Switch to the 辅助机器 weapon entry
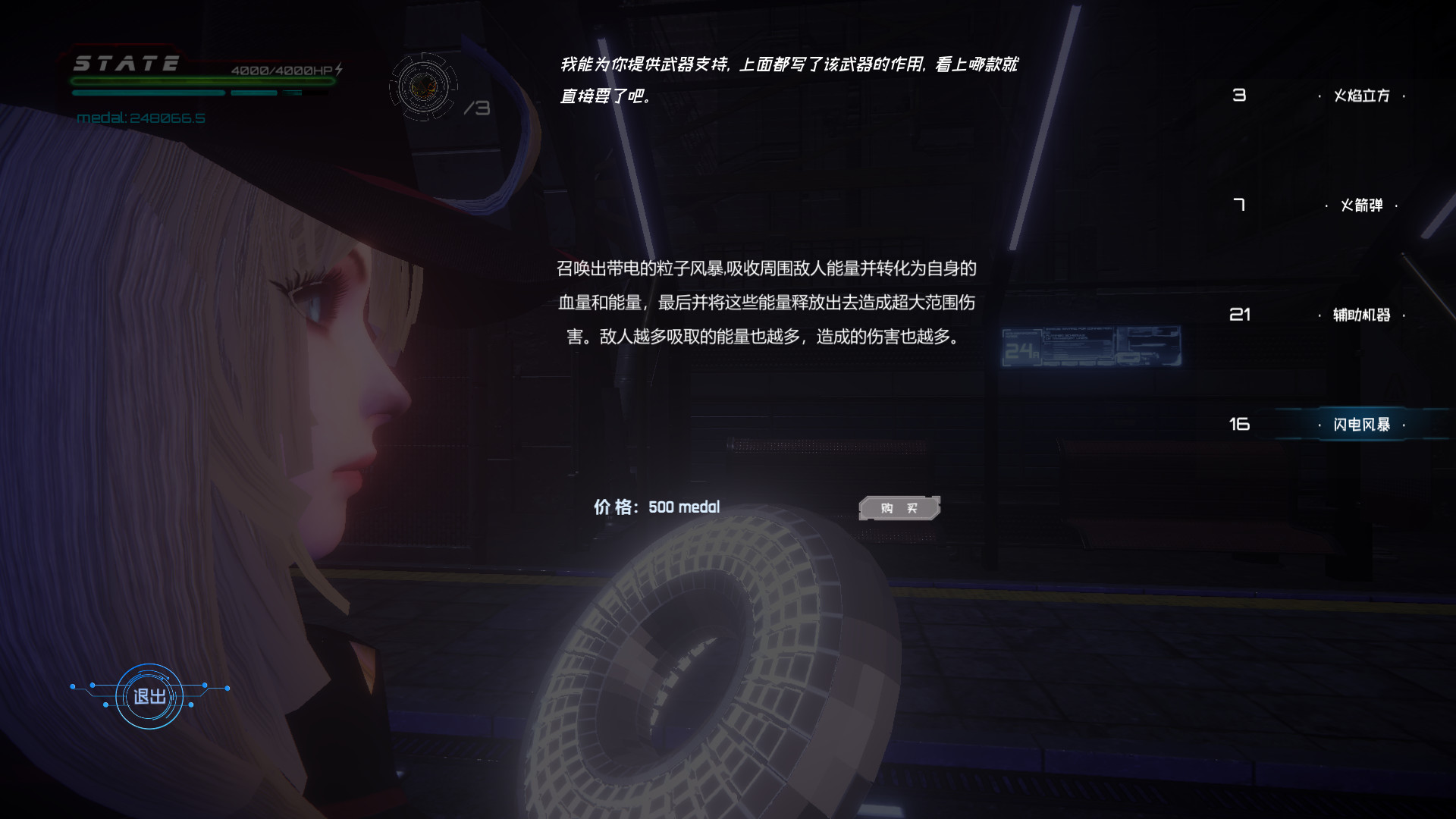 (x=1360, y=315)
